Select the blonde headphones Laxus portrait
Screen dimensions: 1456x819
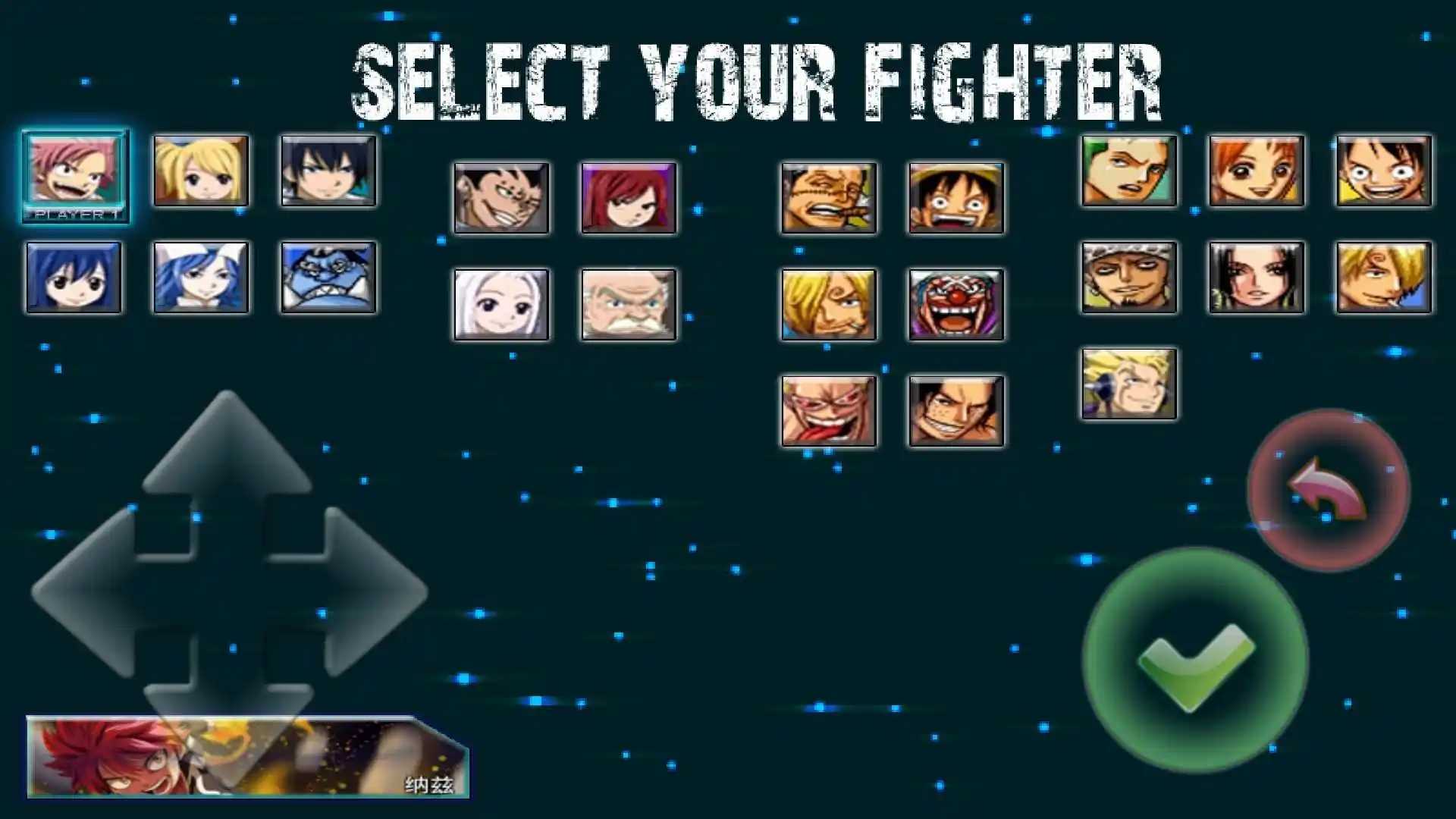pyautogui.click(x=1129, y=384)
